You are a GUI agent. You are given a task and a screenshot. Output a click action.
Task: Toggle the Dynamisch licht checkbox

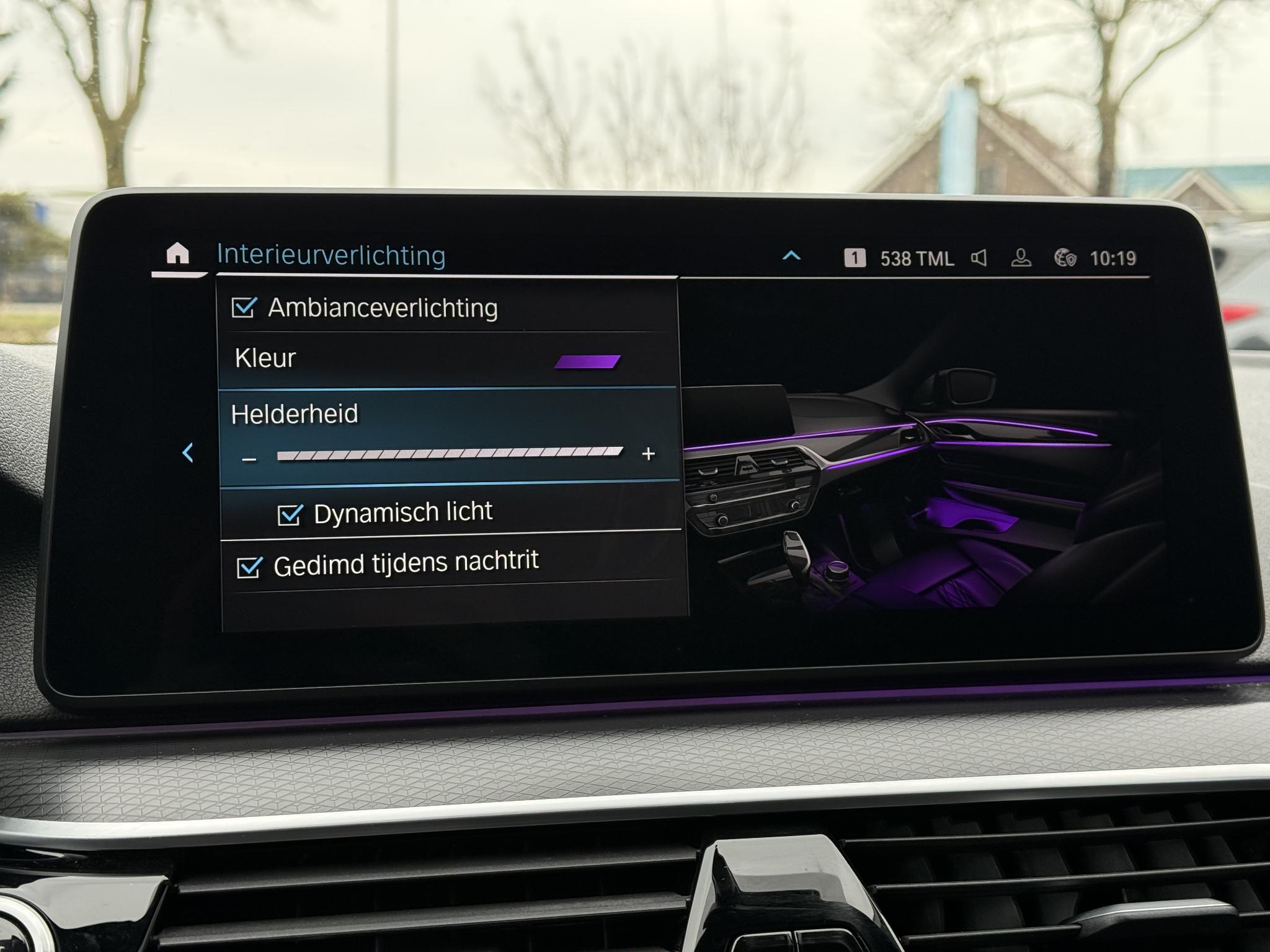pos(290,515)
